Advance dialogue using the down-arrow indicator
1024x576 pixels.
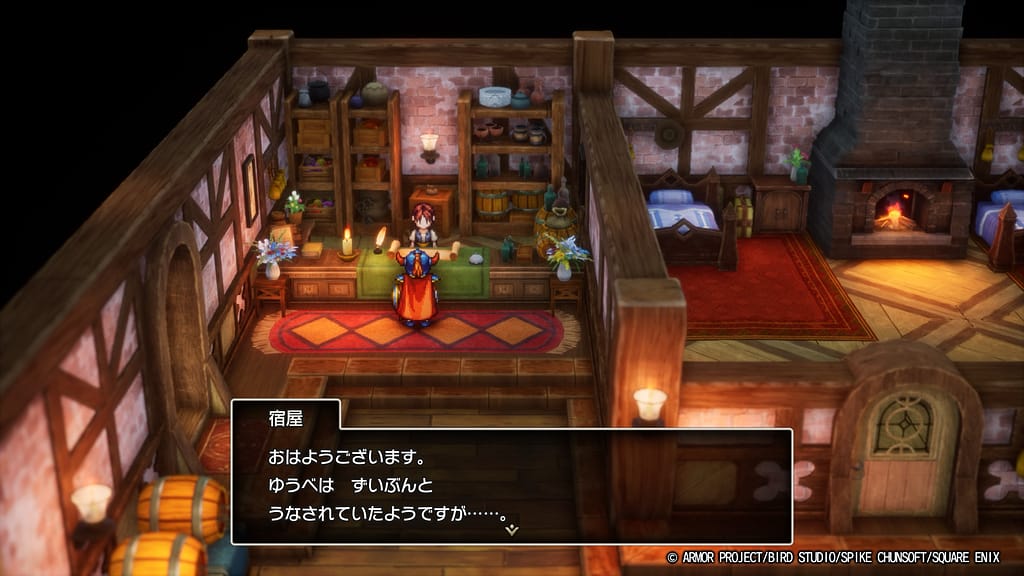click(512, 529)
